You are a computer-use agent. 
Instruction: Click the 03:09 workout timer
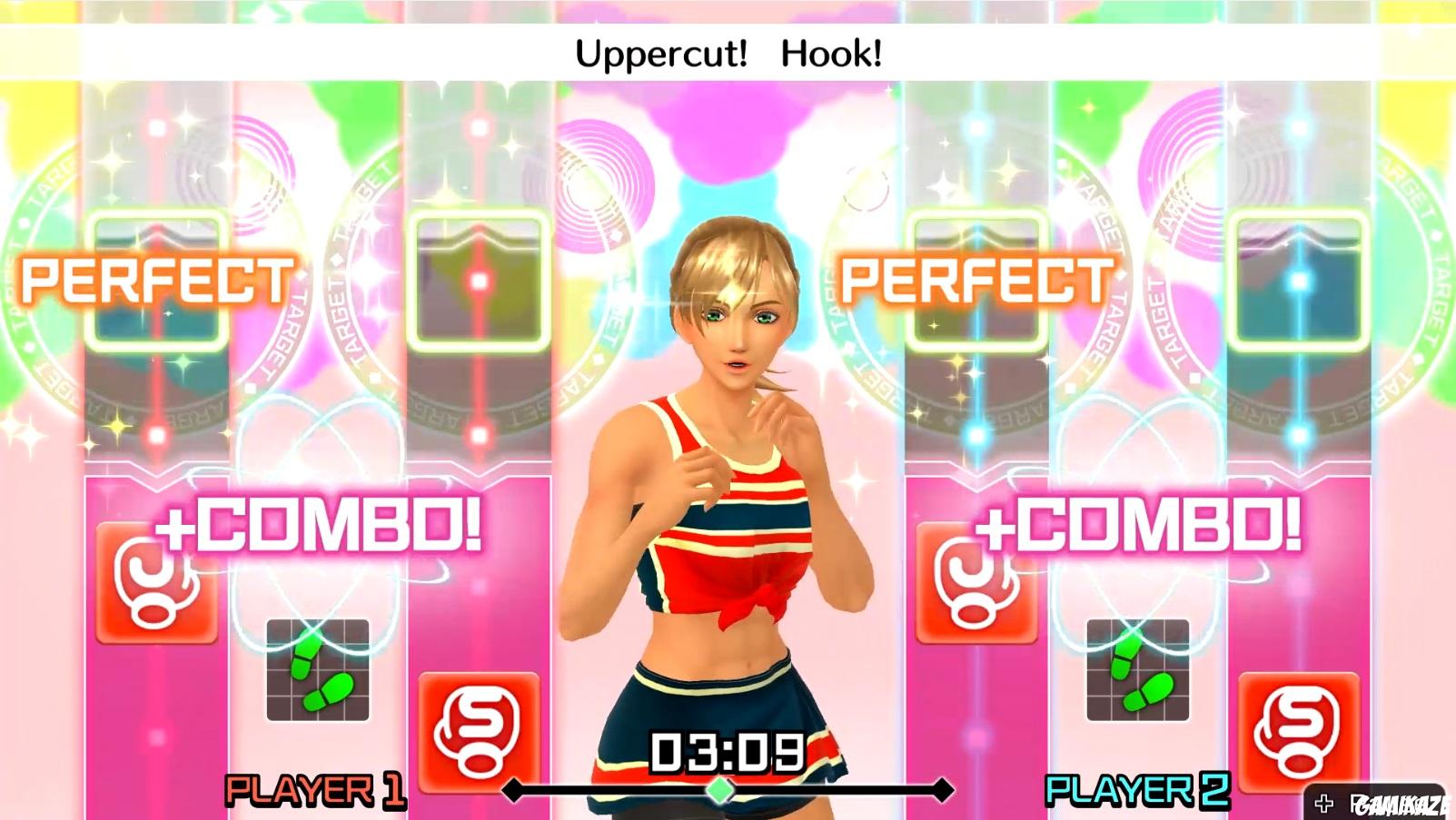click(727, 752)
